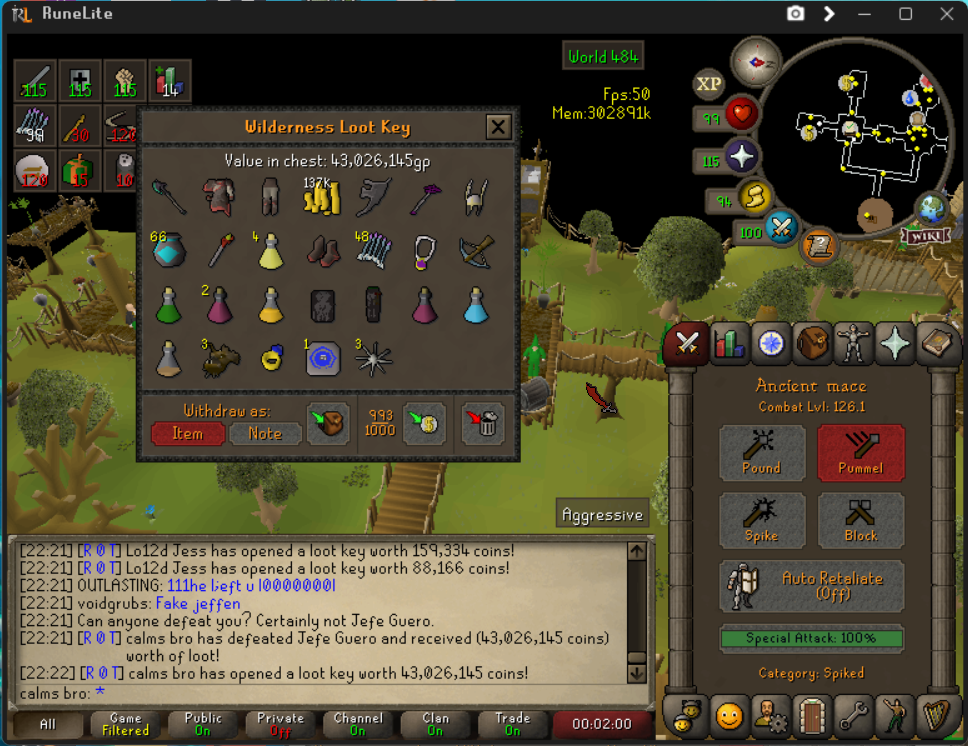This screenshot has height=746, width=968.
Task: Toggle Auto Retaliate
Action: [x=811, y=586]
